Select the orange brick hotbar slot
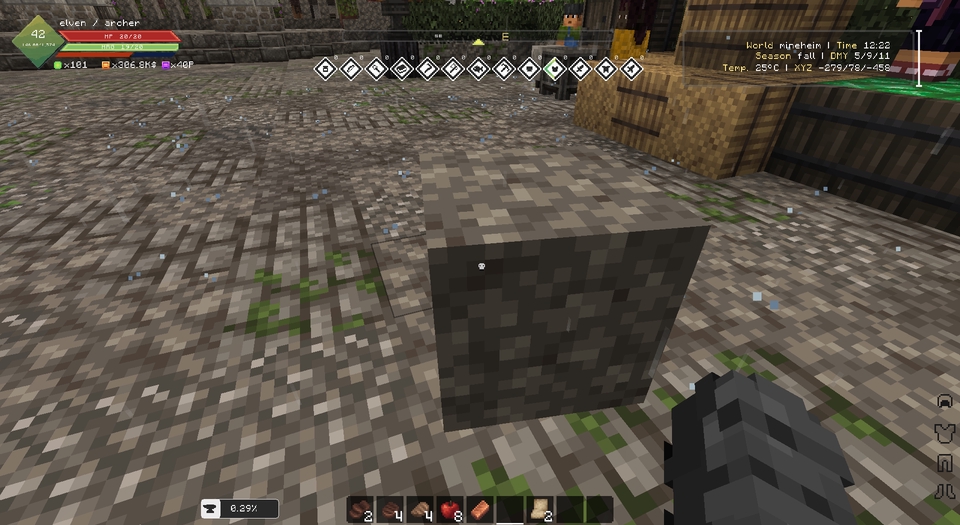Image resolution: width=960 pixels, height=525 pixels. (480, 509)
